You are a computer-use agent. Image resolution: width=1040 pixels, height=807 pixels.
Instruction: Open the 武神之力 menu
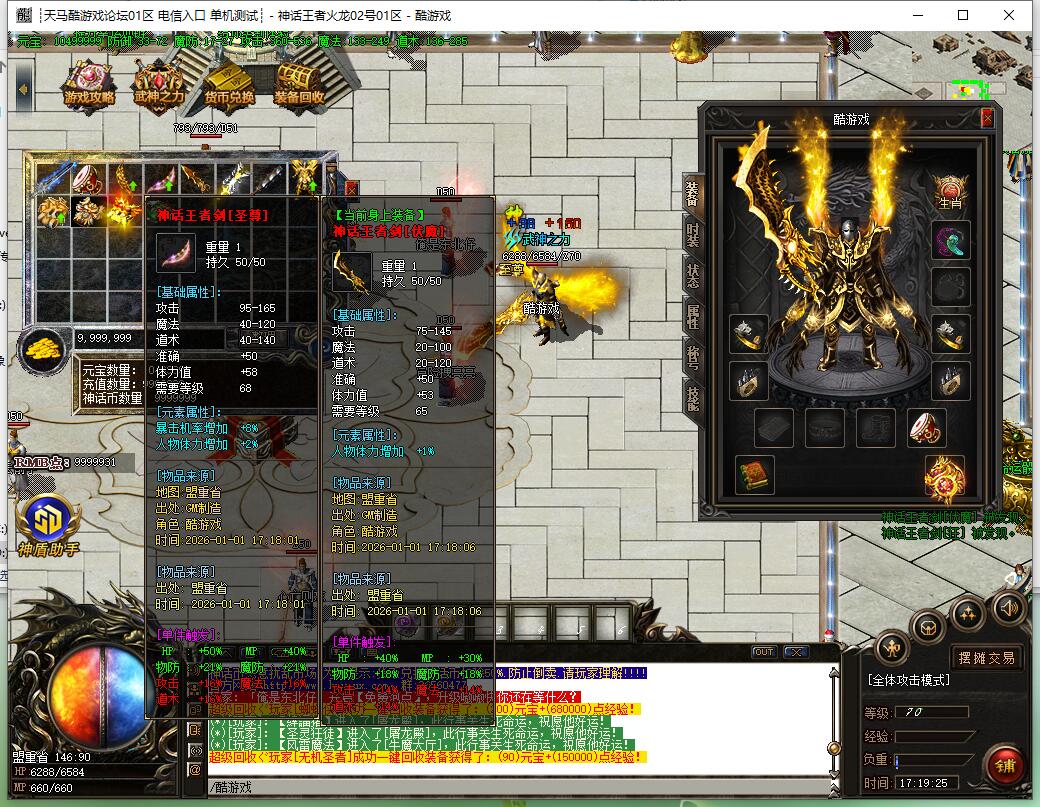tap(160, 85)
